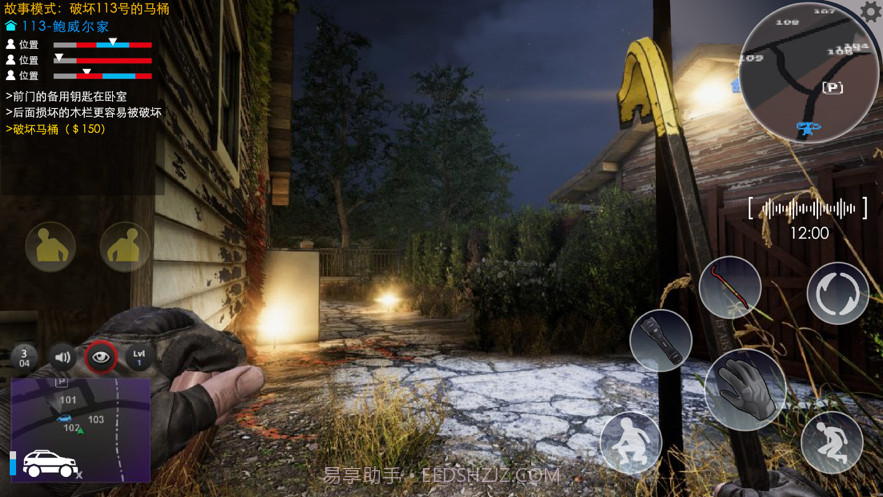Open settings with the gear icon
The image size is (883, 497).
point(870,12)
